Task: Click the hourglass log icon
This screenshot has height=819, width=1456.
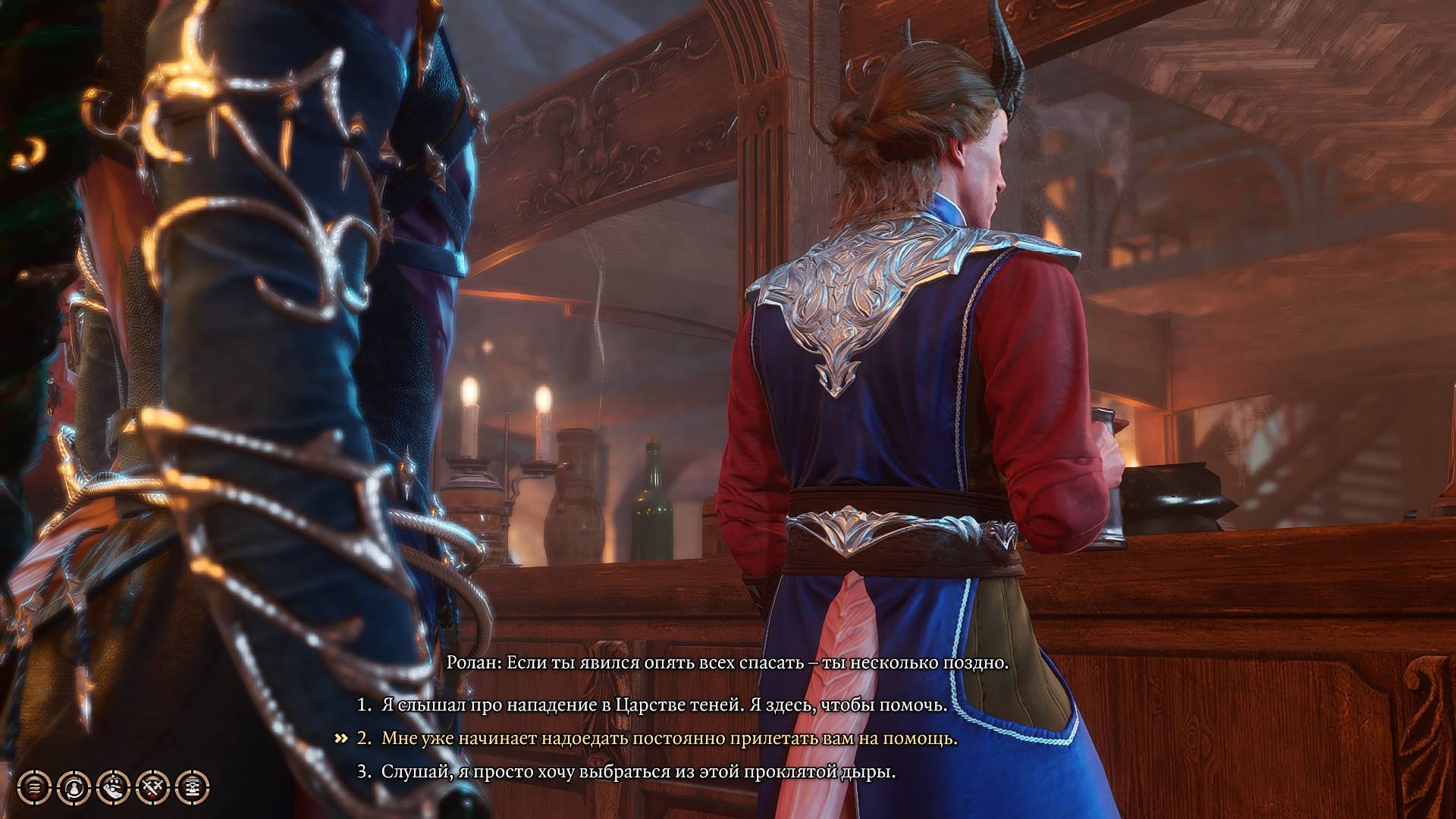Action: point(192,787)
